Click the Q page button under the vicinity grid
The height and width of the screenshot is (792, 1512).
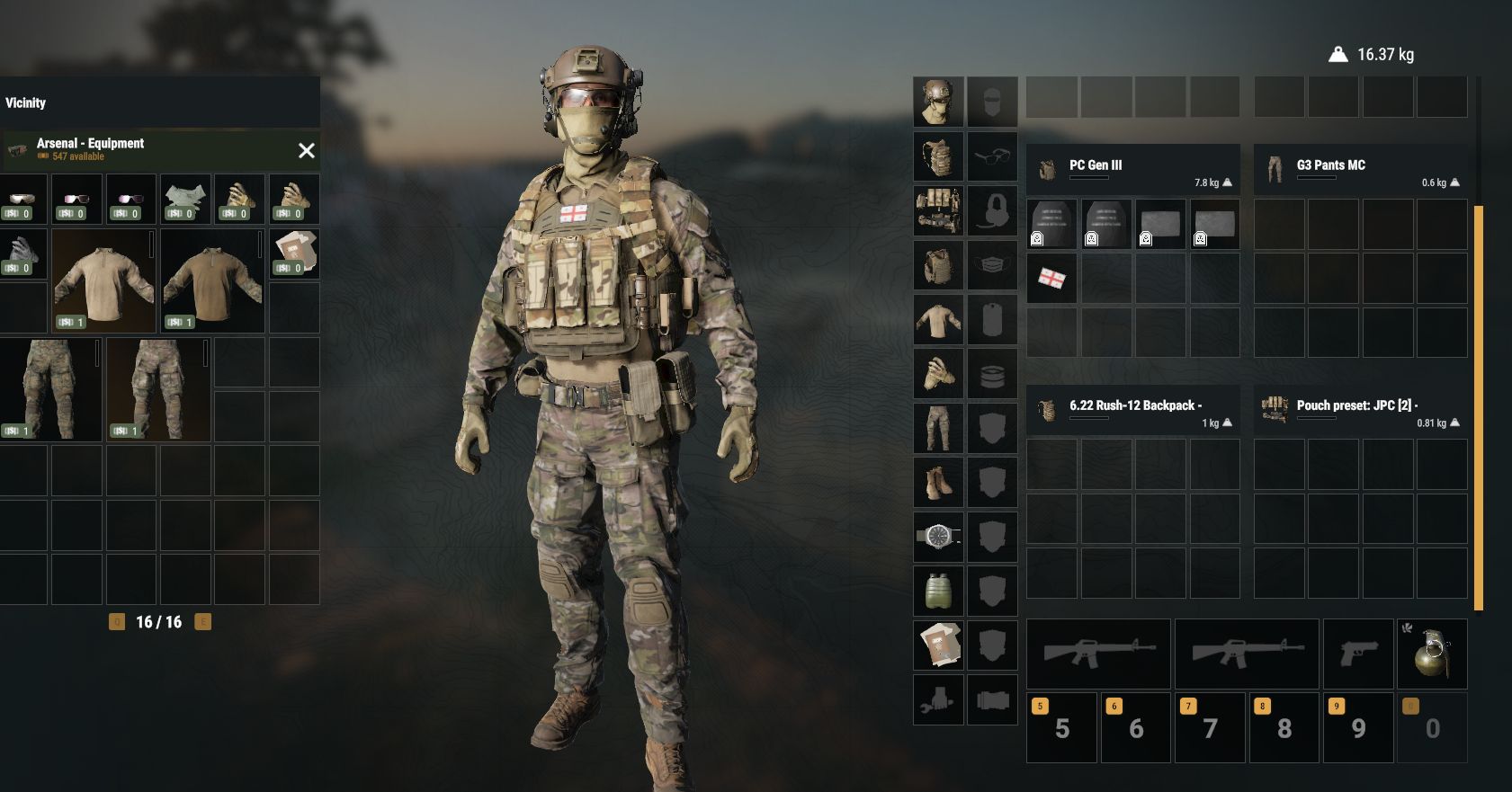[115, 619]
